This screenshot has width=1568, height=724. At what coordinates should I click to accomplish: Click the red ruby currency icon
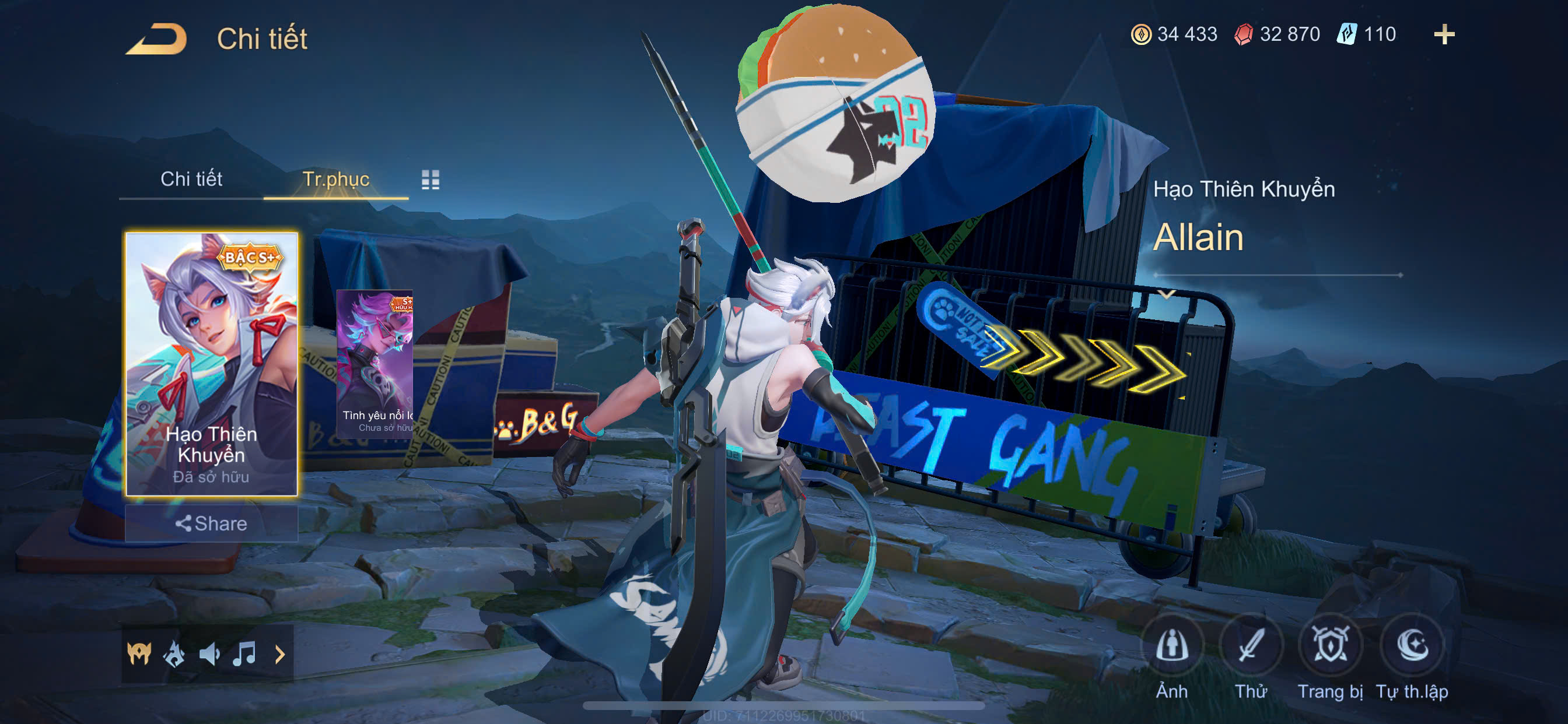pyautogui.click(x=1243, y=34)
